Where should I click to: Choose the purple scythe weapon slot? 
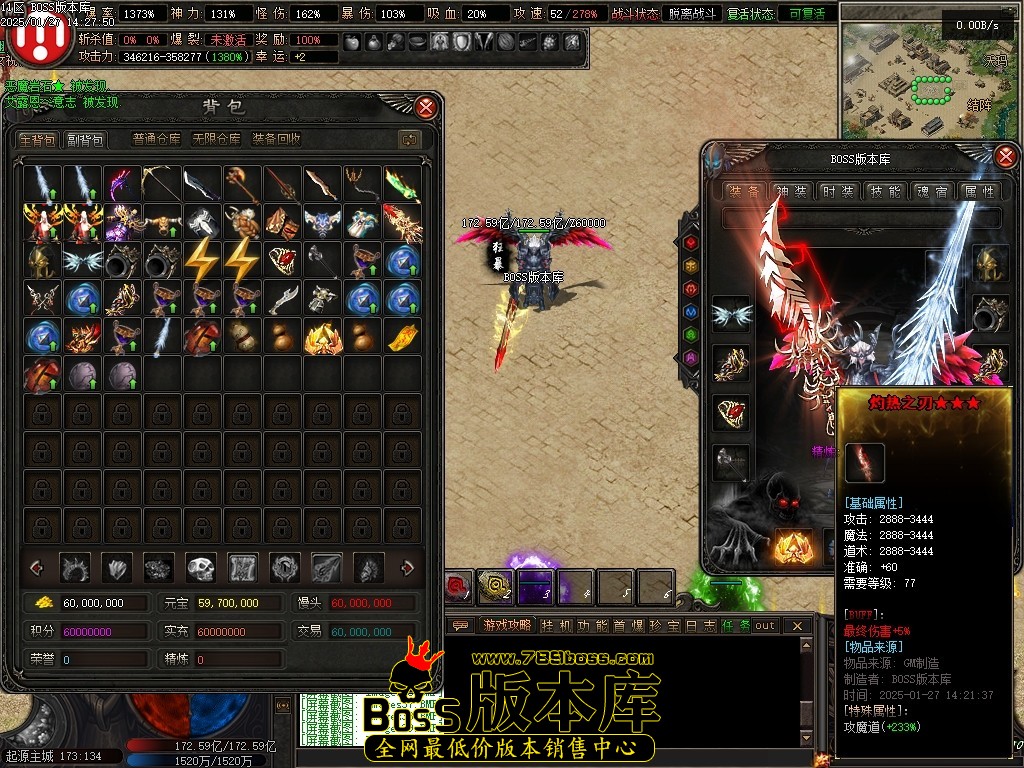[x=122, y=184]
